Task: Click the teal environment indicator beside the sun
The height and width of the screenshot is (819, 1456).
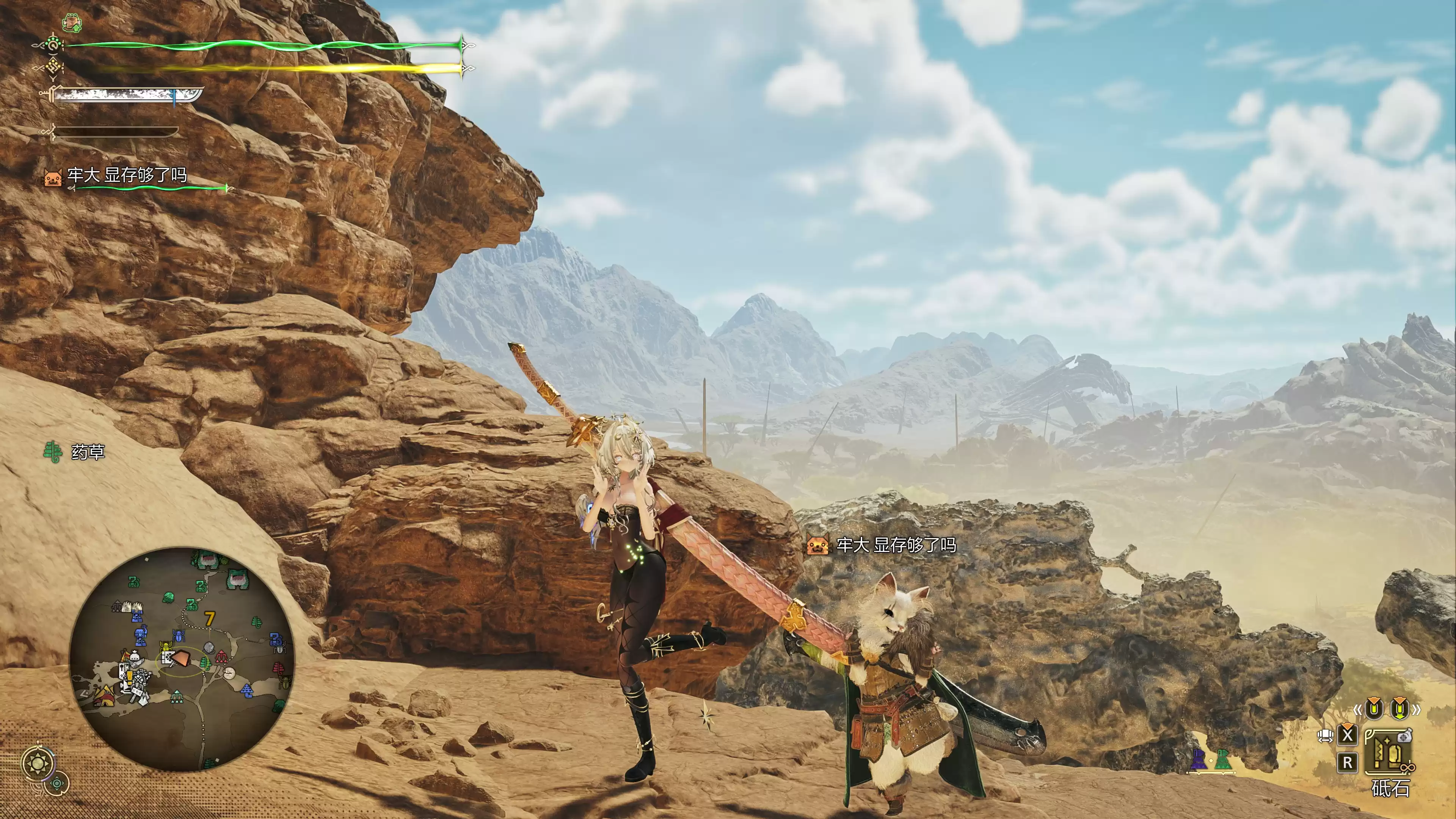Action: click(57, 783)
